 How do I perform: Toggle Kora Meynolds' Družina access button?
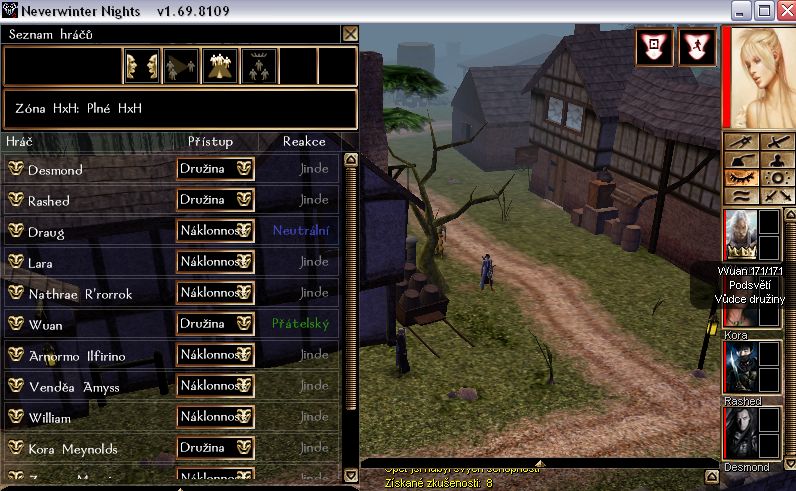215,447
